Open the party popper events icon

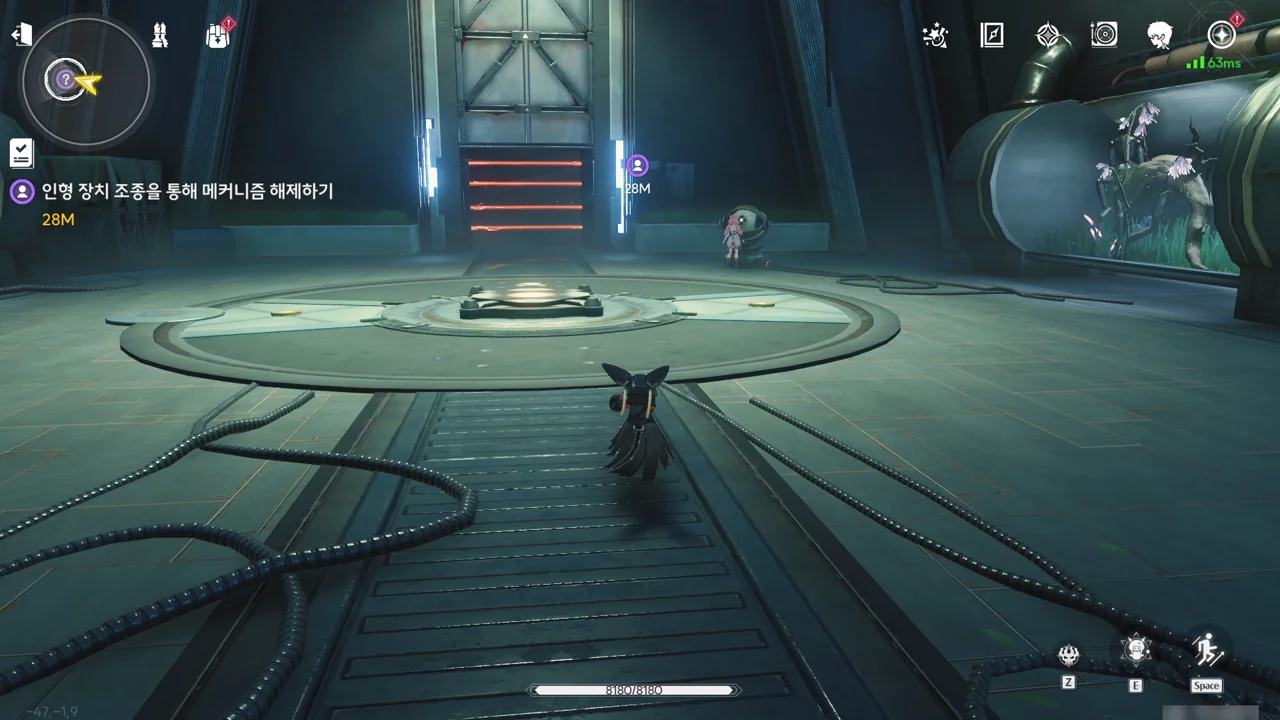(x=935, y=35)
